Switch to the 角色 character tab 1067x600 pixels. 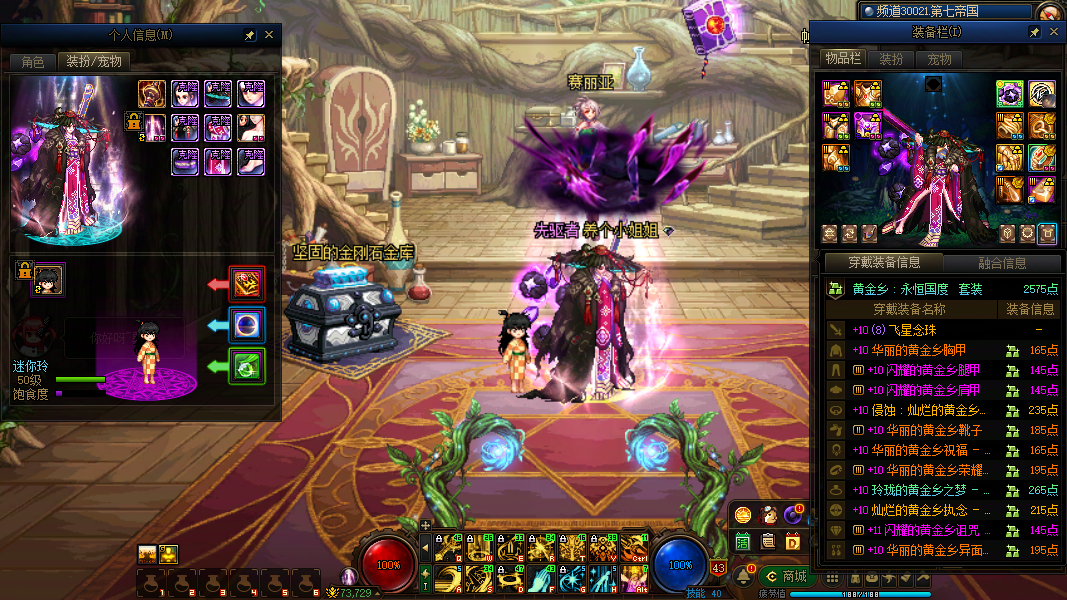[x=33, y=62]
